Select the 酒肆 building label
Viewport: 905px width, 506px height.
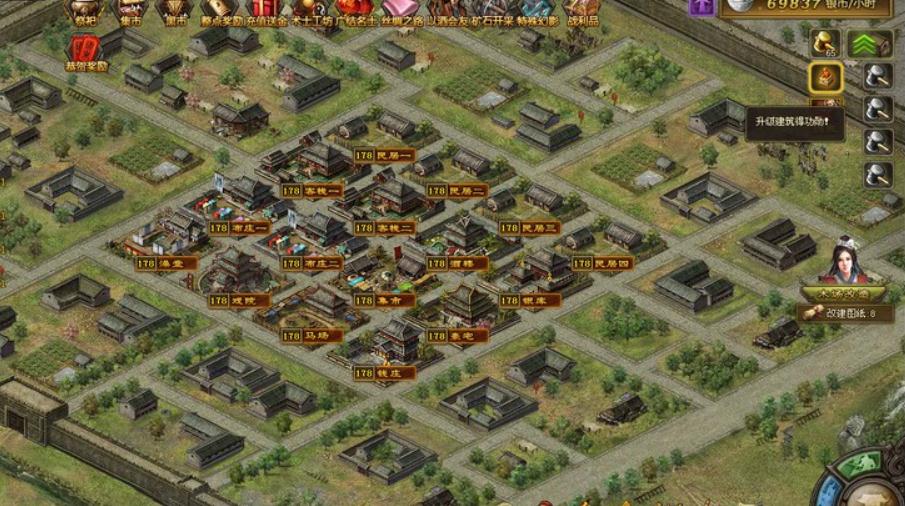[453, 263]
